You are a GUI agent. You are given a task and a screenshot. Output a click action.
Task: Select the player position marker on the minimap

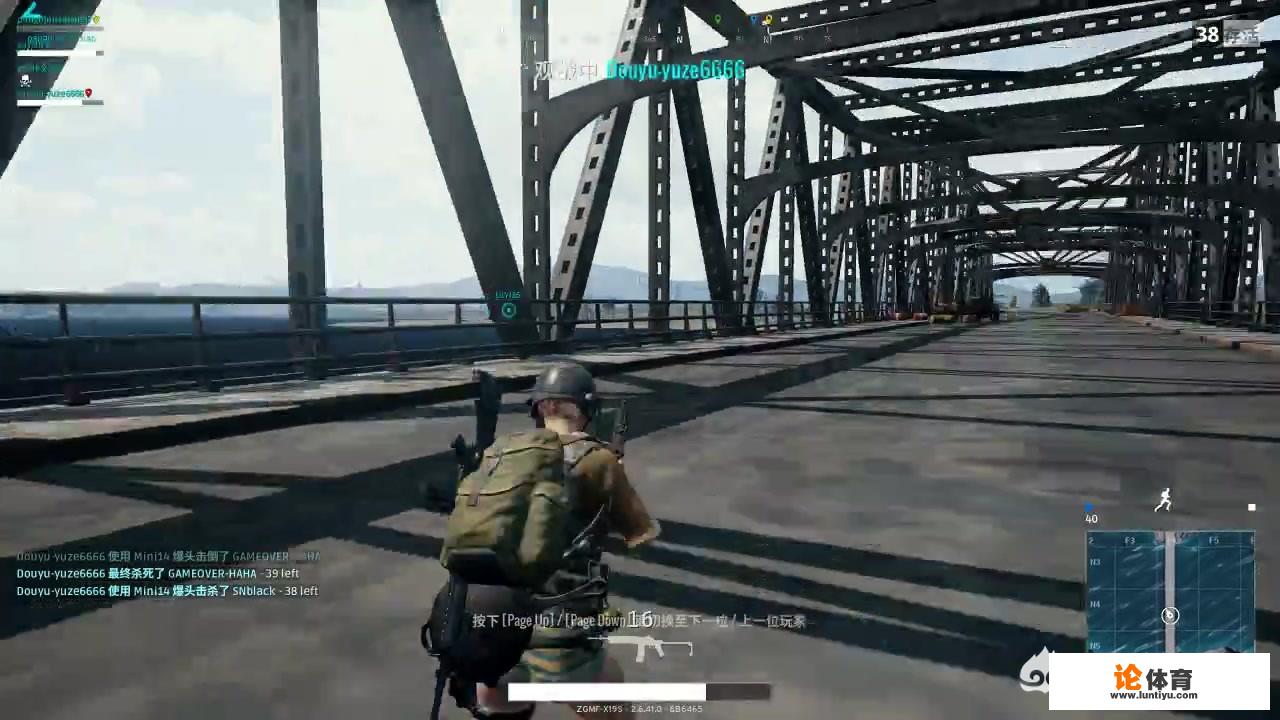pos(1170,616)
